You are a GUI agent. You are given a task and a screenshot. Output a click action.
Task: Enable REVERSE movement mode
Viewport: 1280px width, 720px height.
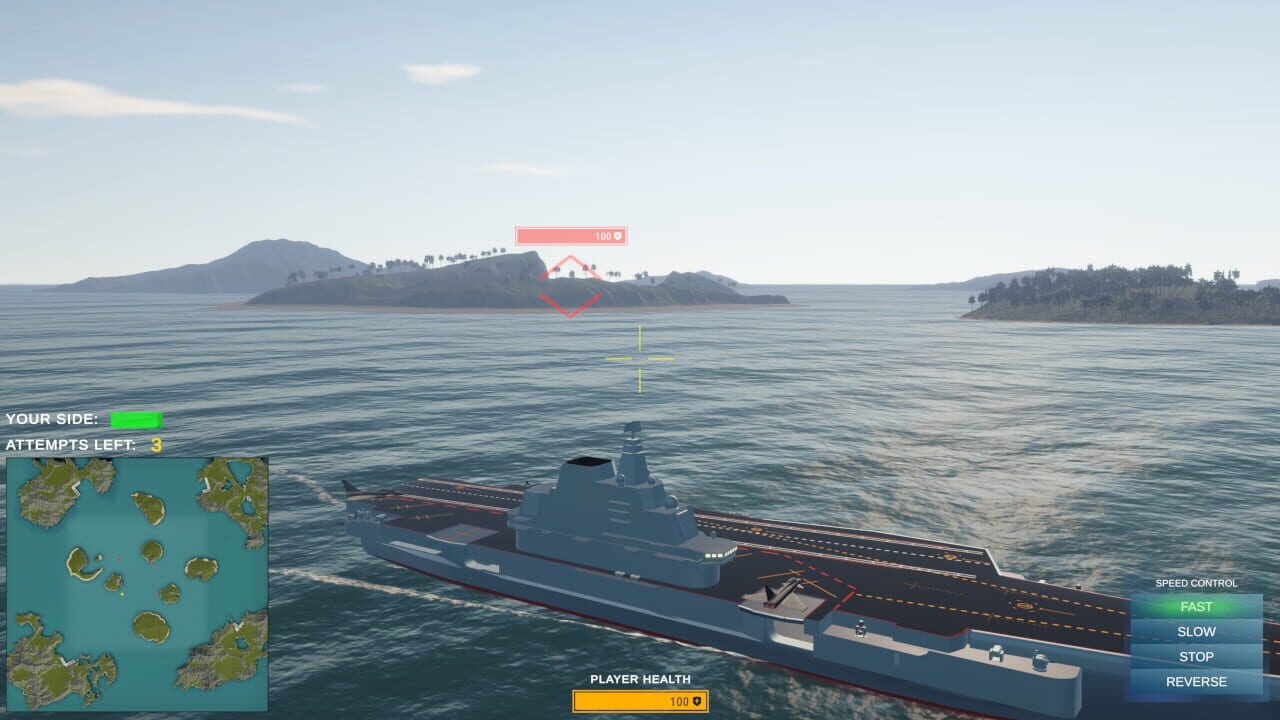1196,681
